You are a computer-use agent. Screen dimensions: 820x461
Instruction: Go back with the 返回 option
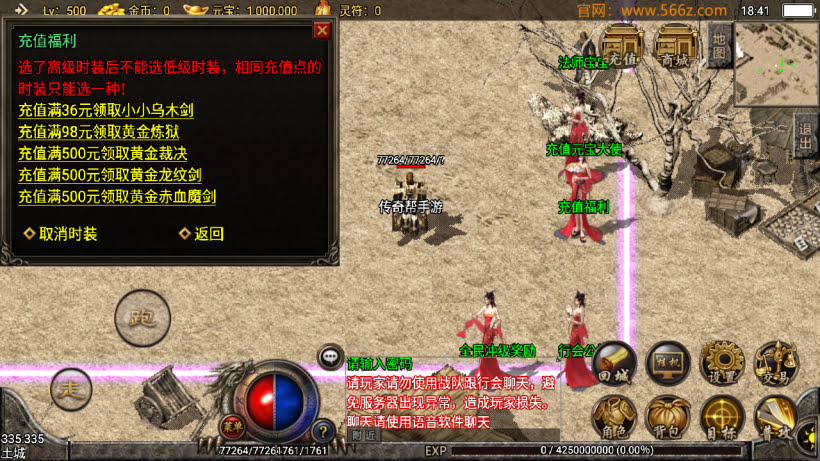(202, 234)
